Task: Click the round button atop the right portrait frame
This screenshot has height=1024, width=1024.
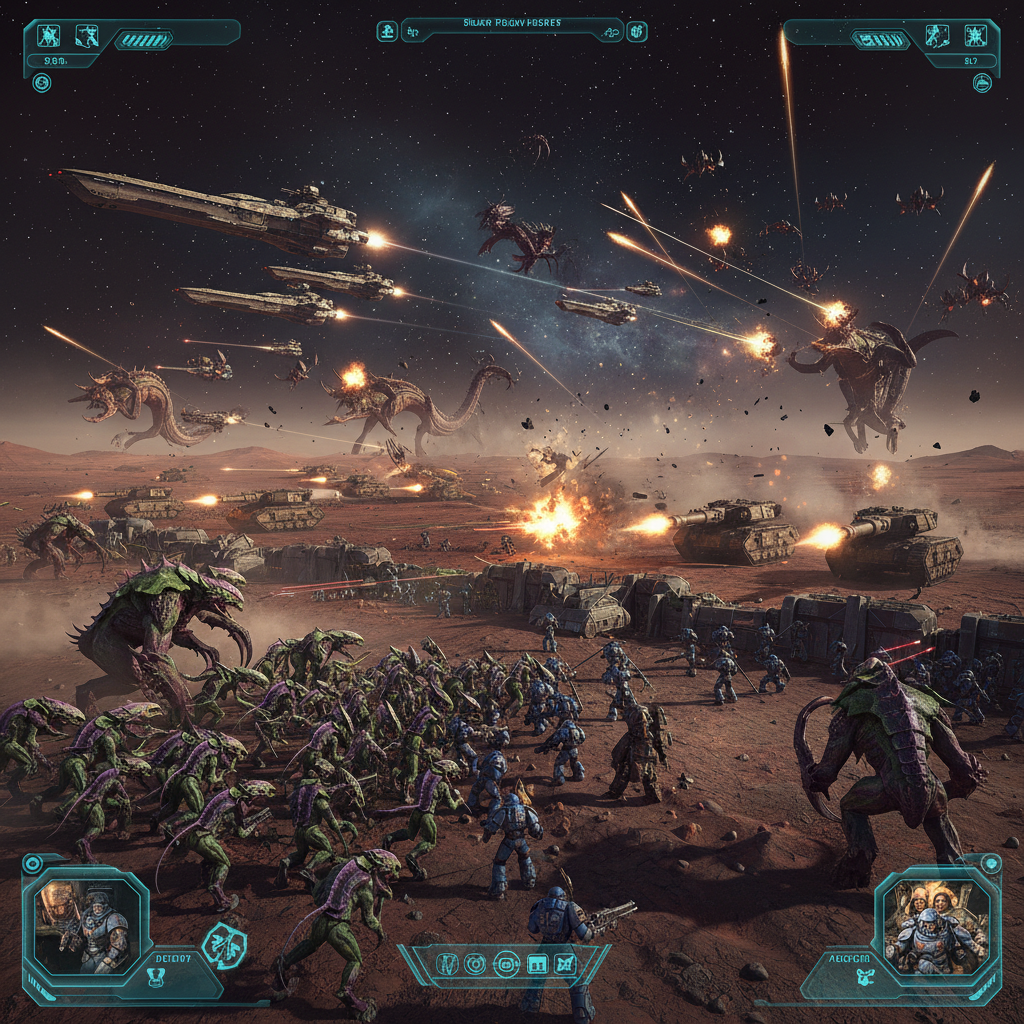Action: (x=991, y=864)
